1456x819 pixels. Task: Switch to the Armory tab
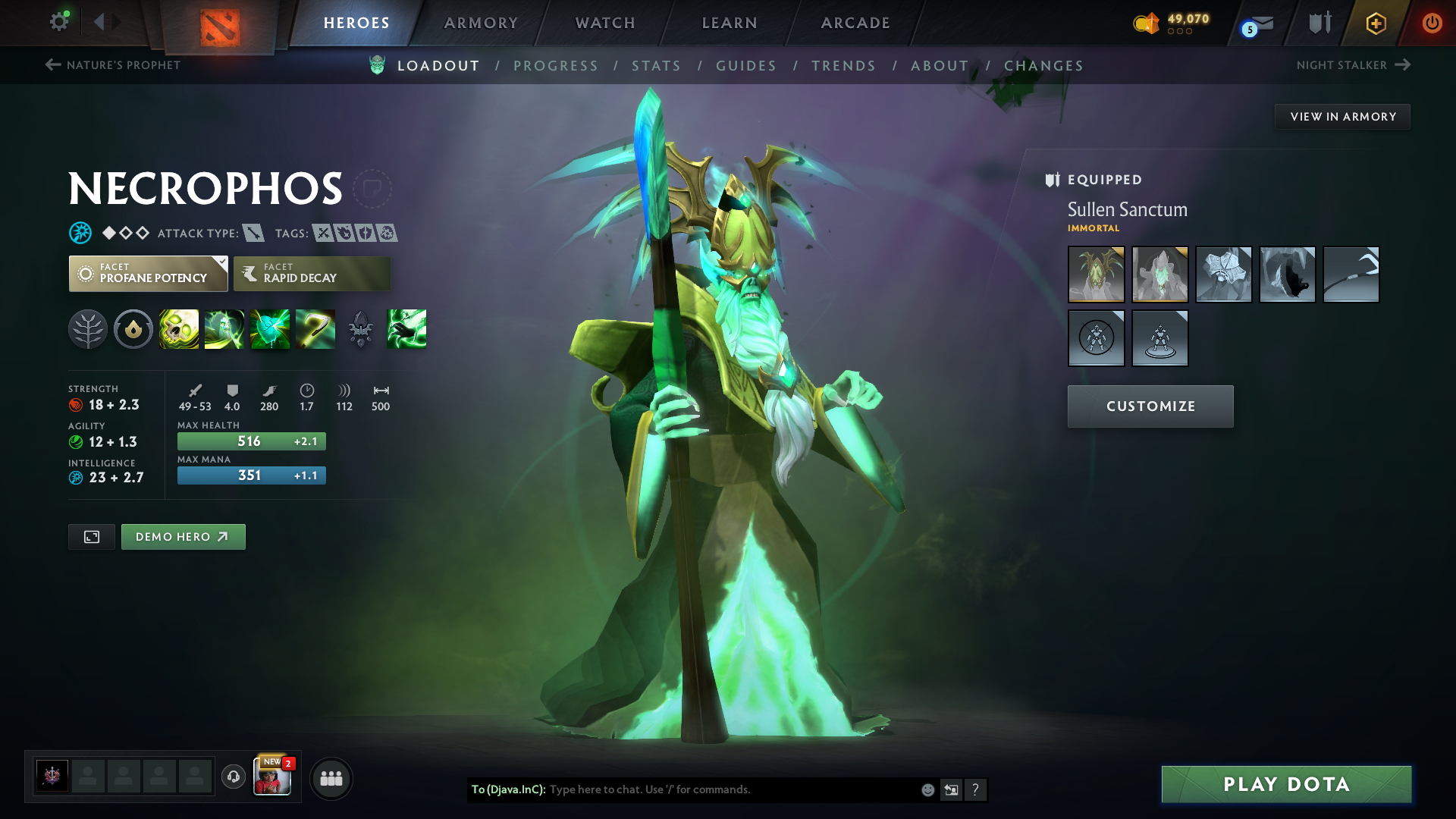pyautogui.click(x=481, y=23)
